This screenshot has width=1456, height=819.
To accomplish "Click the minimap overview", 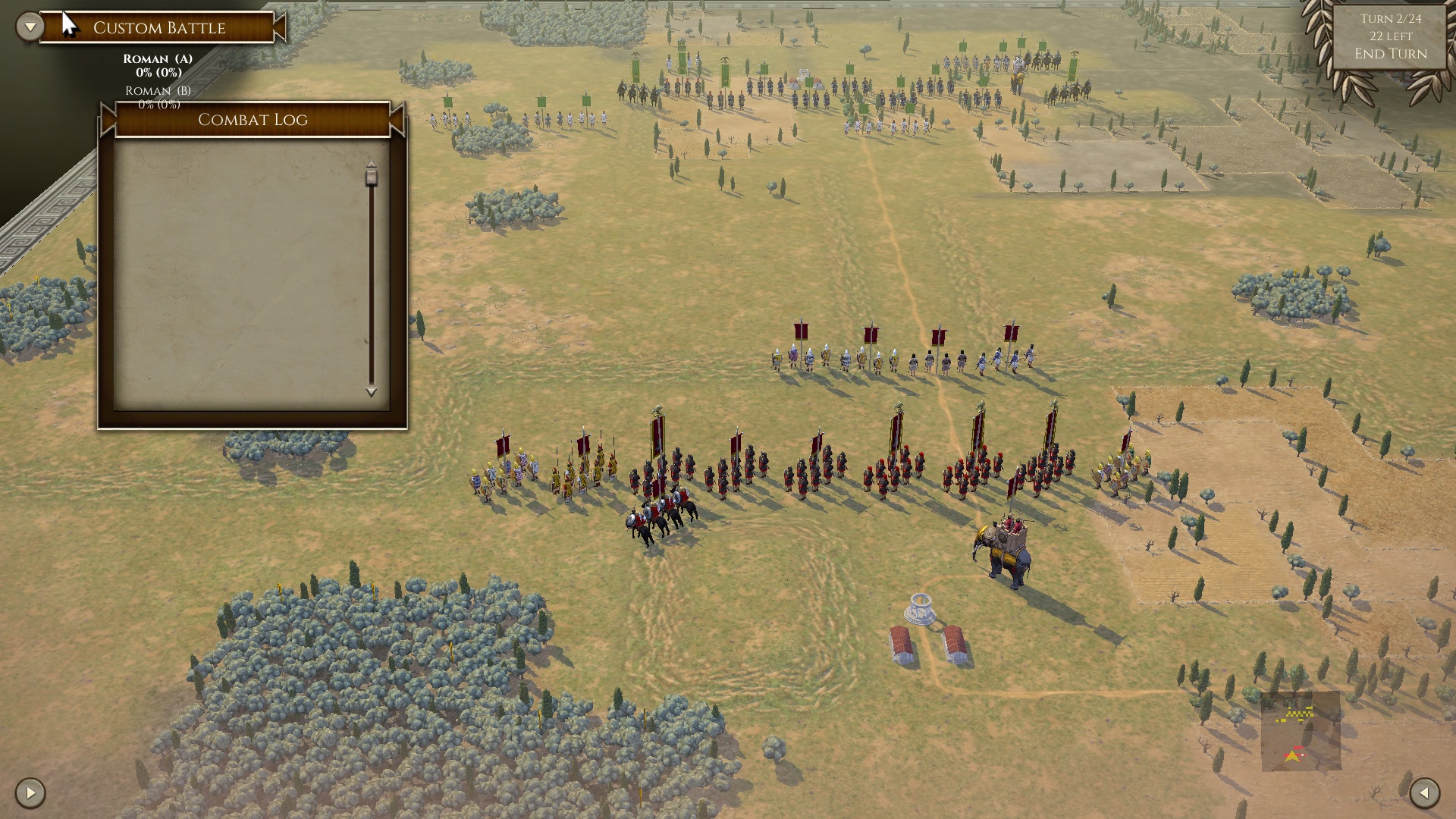I will click(1301, 731).
